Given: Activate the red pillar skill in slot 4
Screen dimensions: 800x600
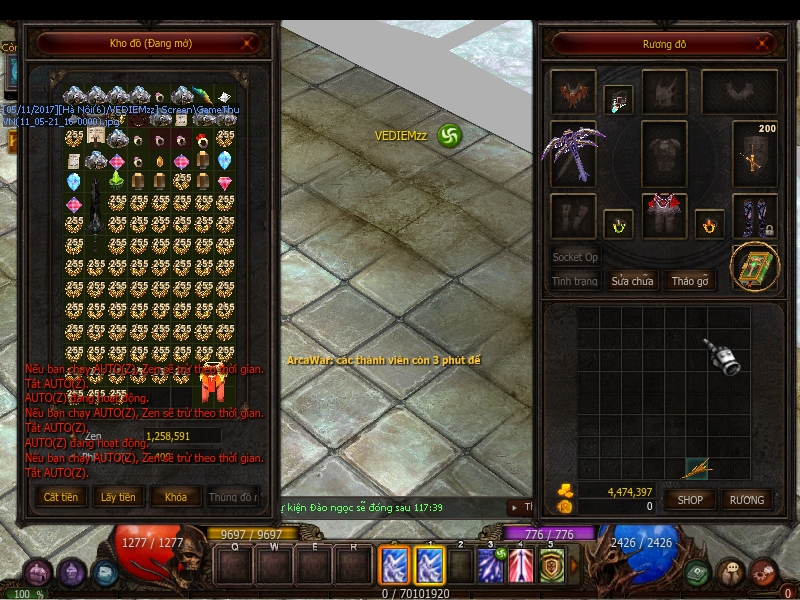Looking at the screenshot, I should pos(520,566).
